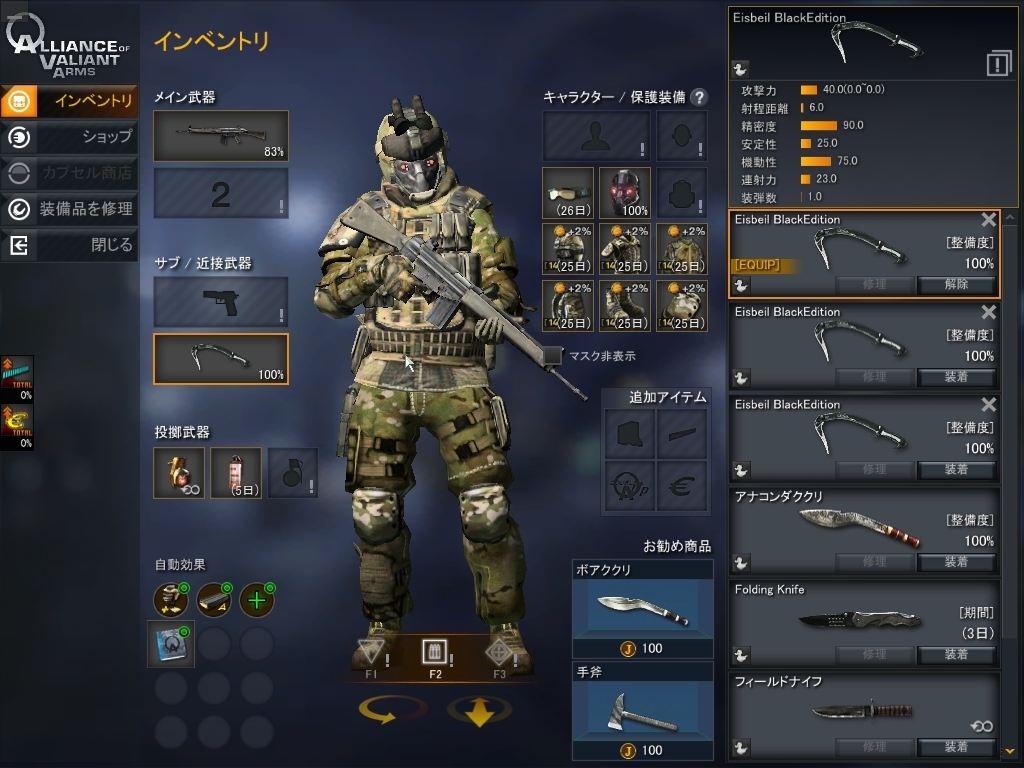Open the help question mark icon
This screenshot has width=1024, height=768.
[699, 97]
